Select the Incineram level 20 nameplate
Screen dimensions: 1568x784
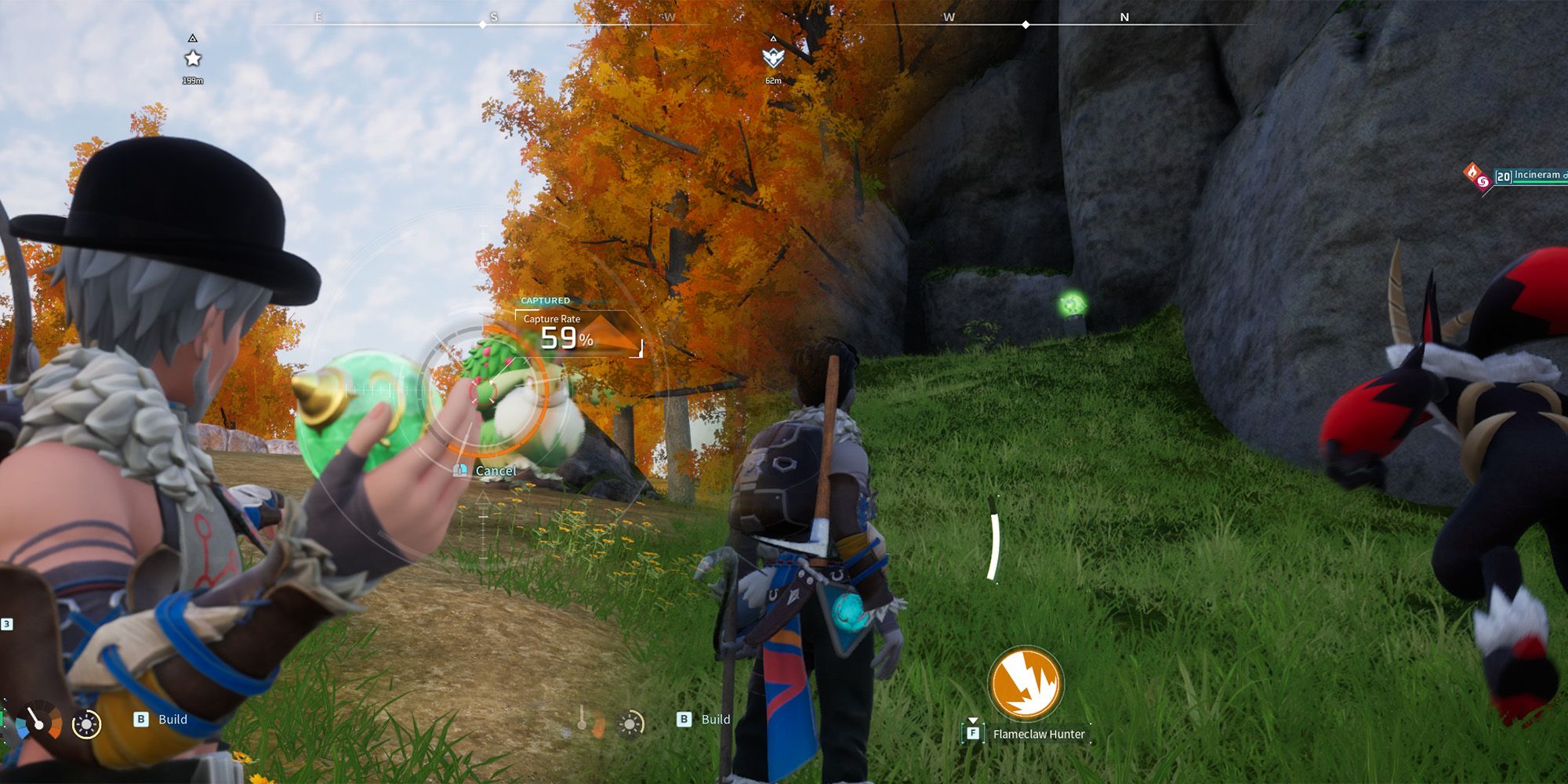coord(1529,176)
